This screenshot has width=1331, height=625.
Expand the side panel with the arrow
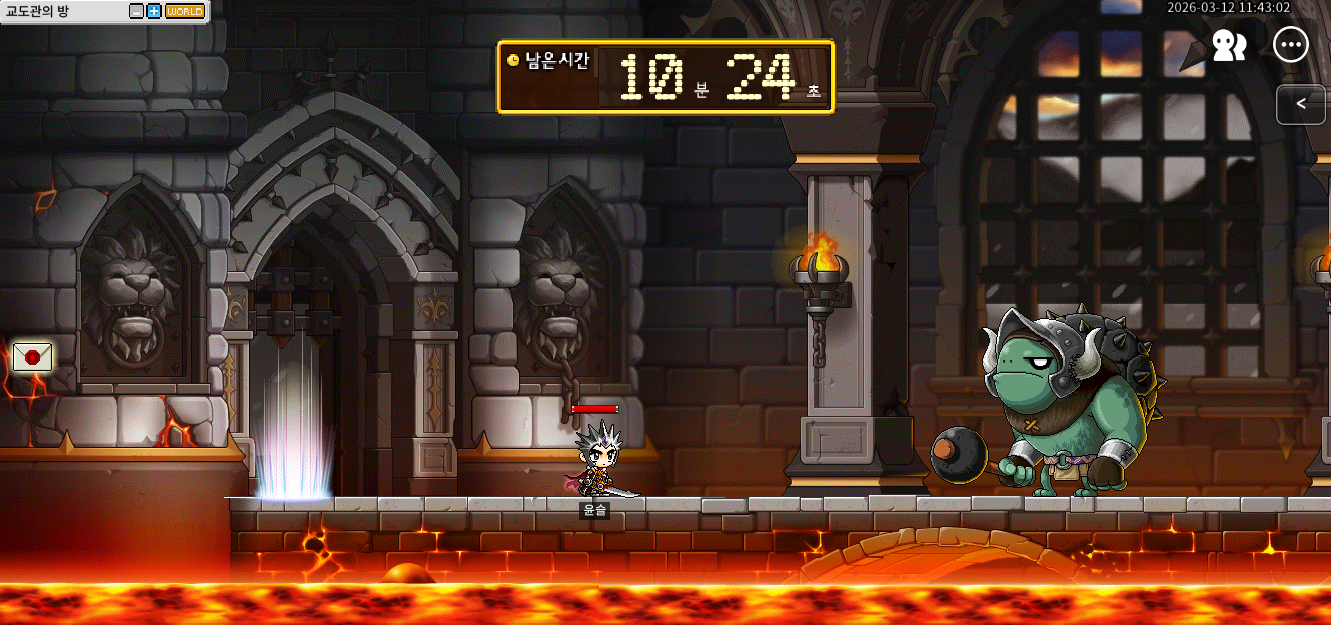coord(1300,104)
